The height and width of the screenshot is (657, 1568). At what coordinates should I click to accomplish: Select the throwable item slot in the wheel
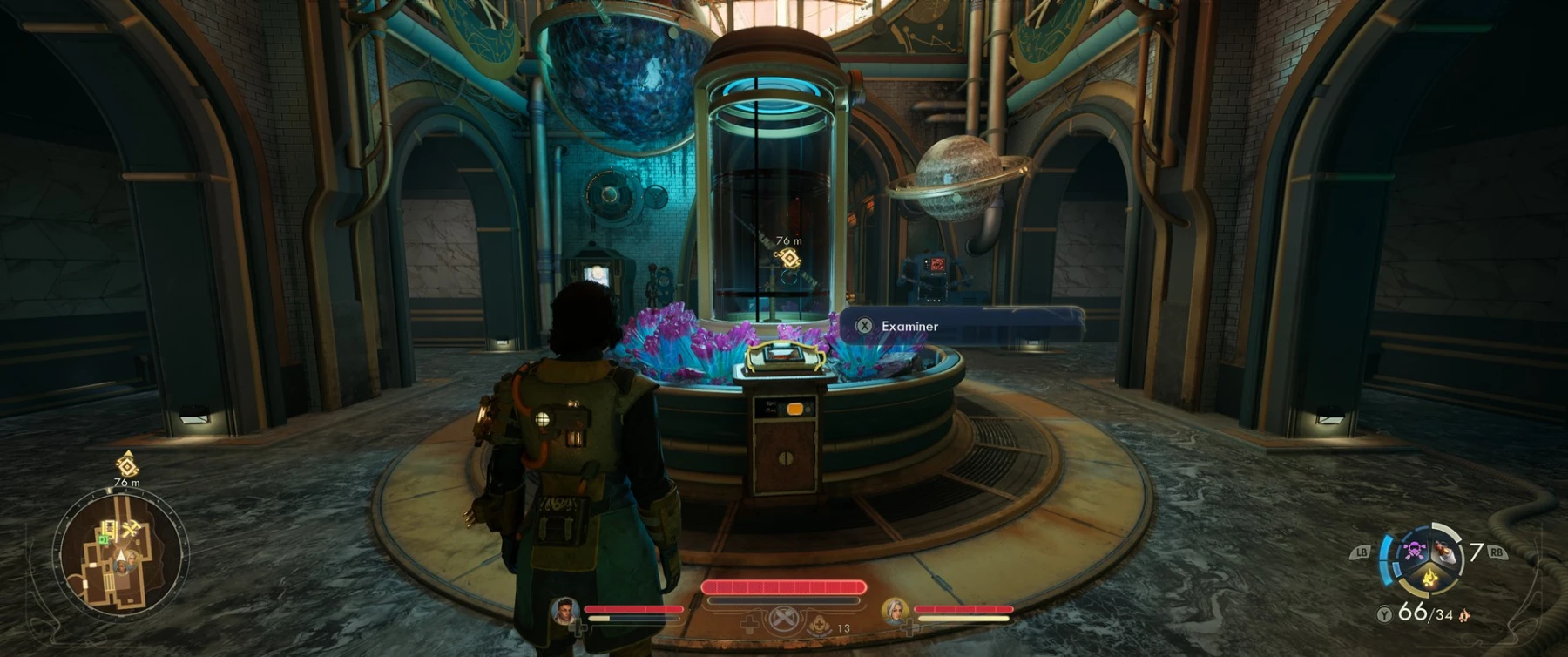click(1445, 551)
